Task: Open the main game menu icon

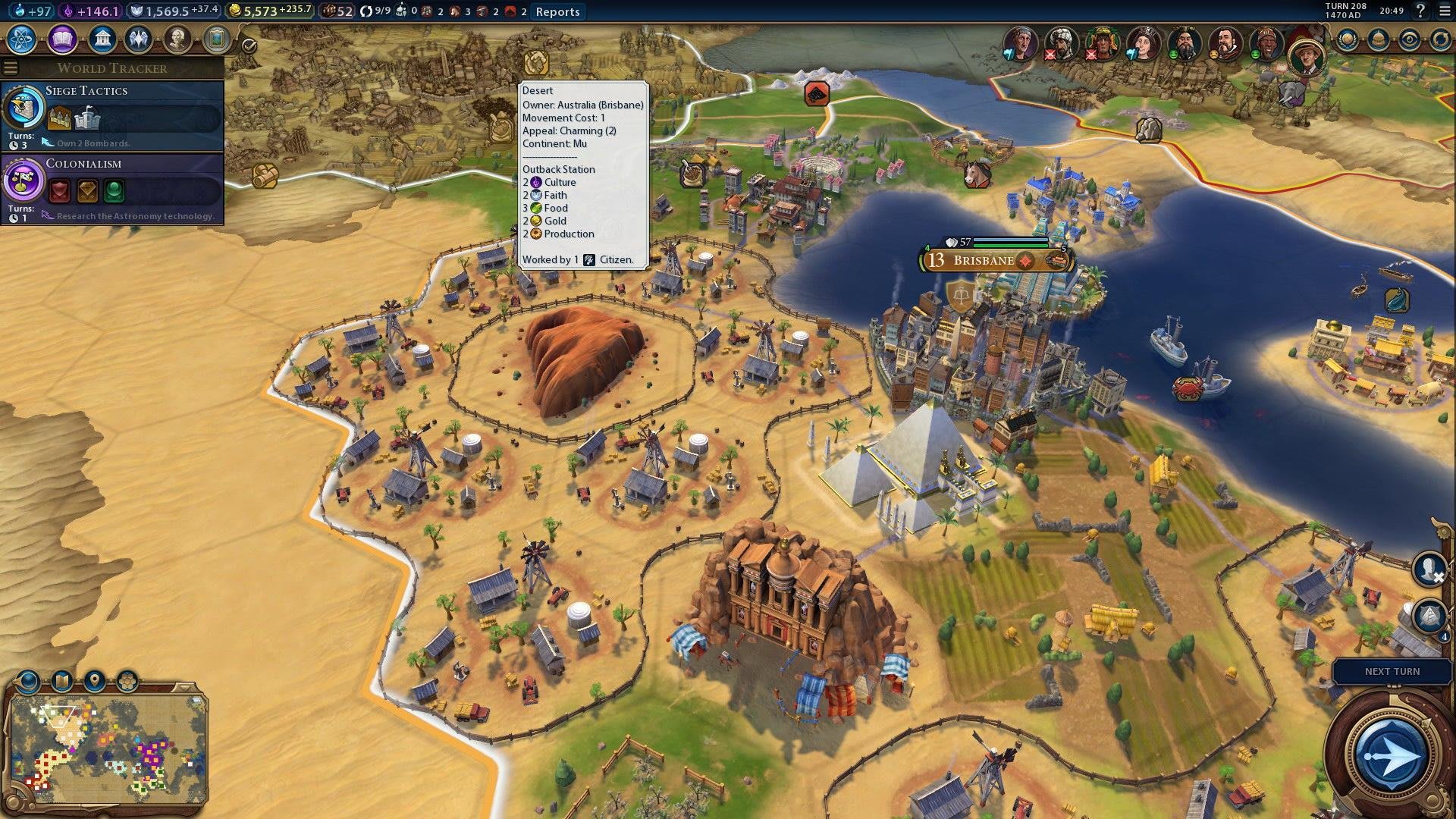Action: click(x=1444, y=11)
